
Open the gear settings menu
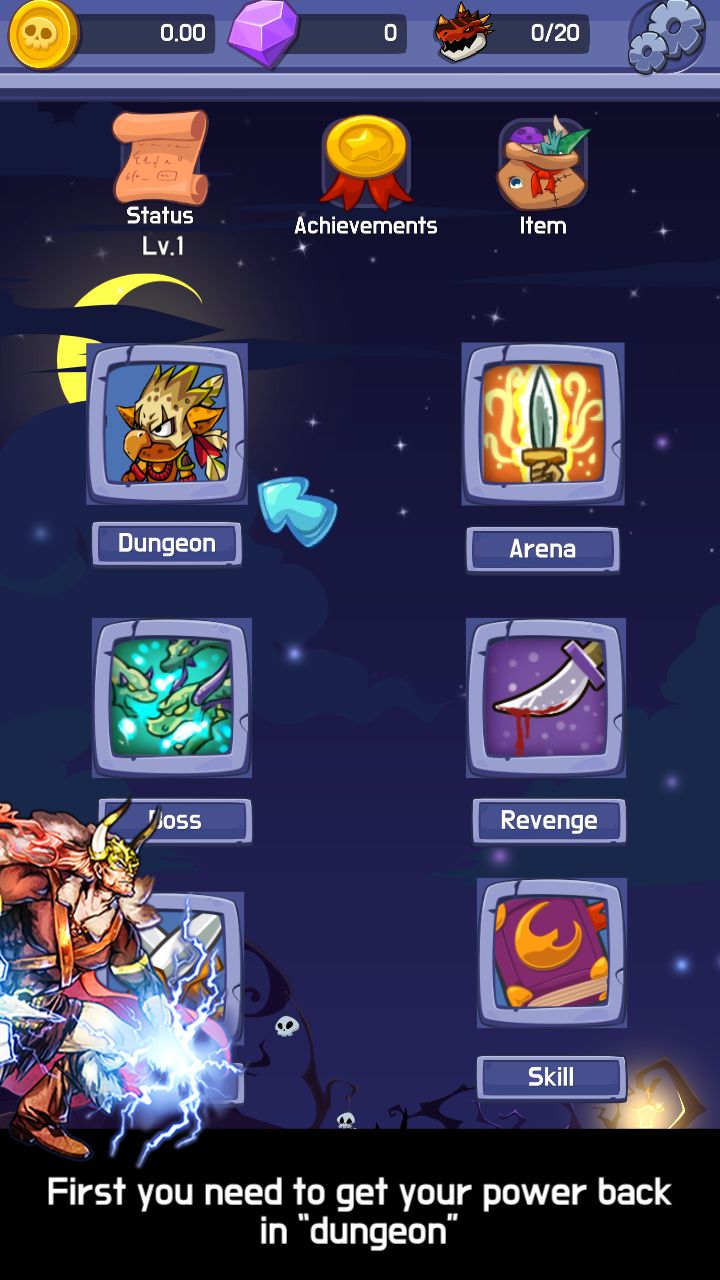point(666,35)
